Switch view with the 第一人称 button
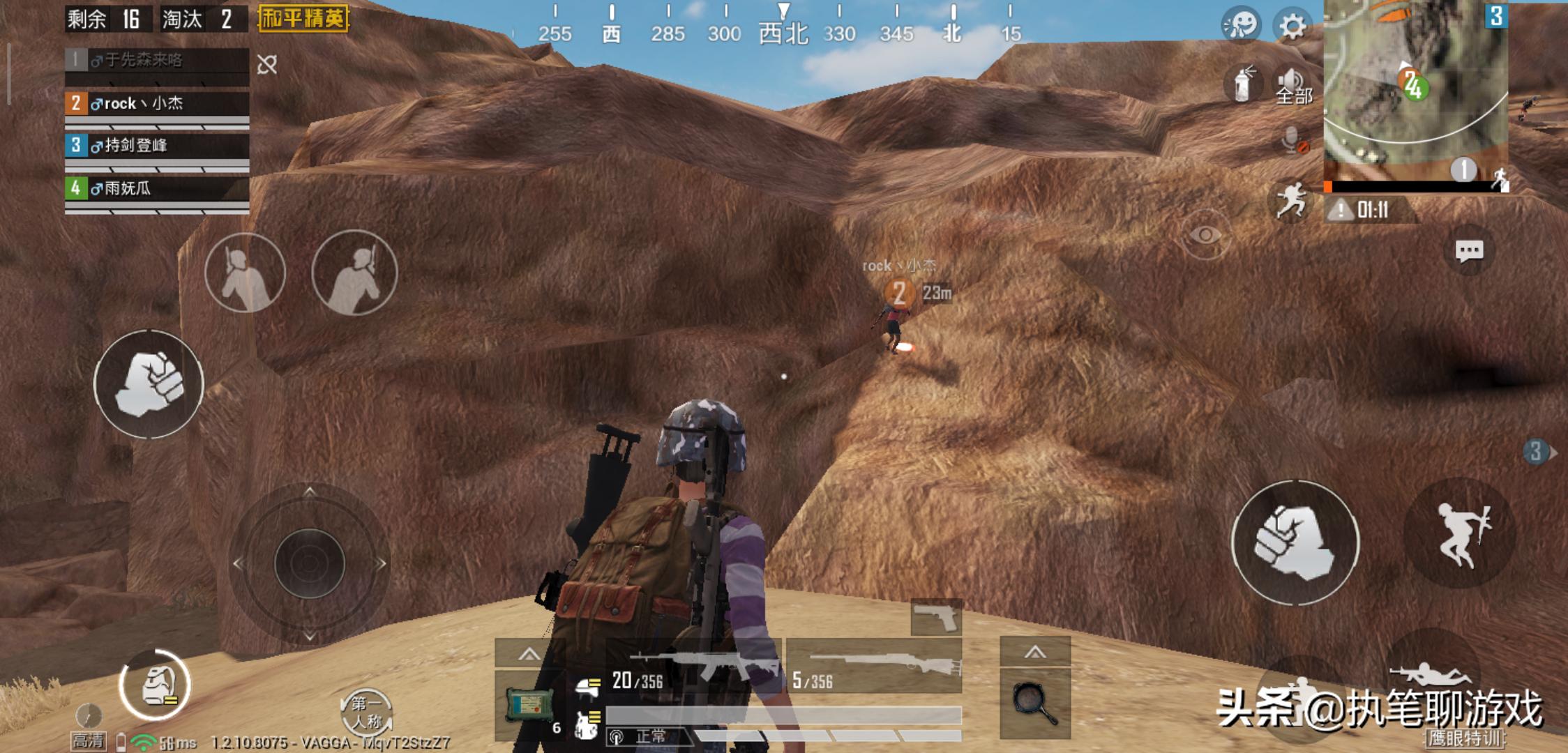The image size is (1568, 753). [365, 712]
